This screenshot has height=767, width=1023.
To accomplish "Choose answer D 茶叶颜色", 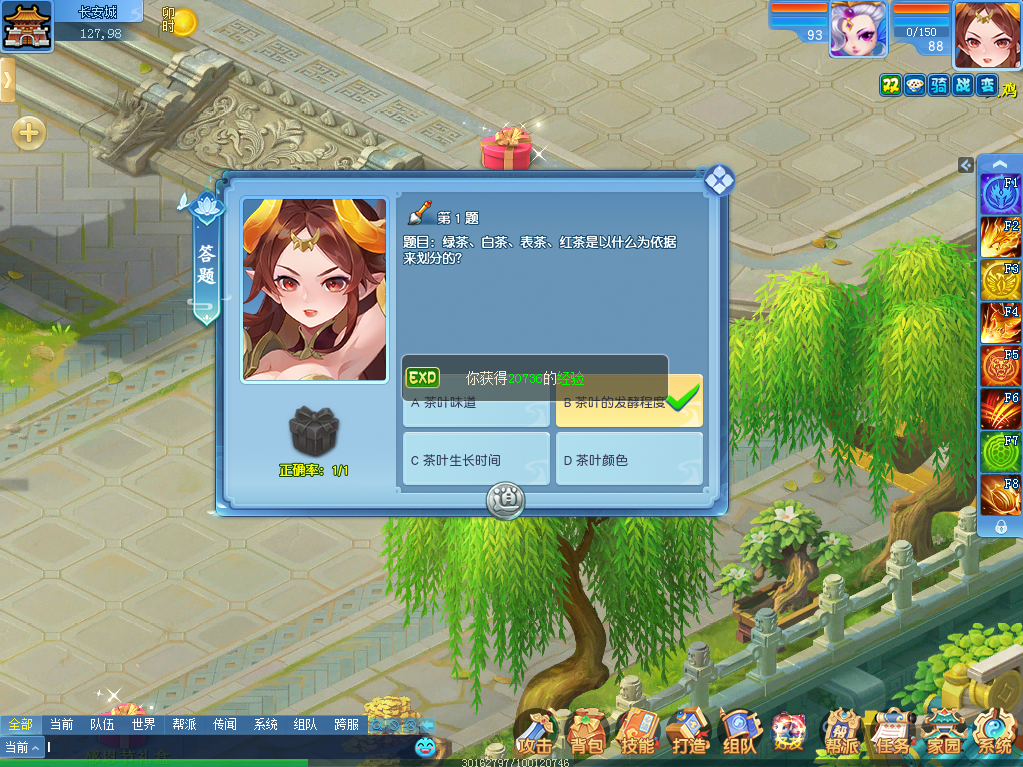I will 629,459.
